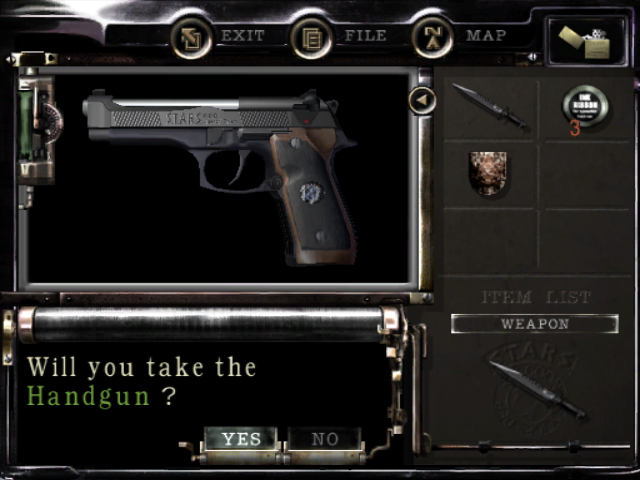
Task: Select the ink ribbon inventory slot
Action: 585,106
